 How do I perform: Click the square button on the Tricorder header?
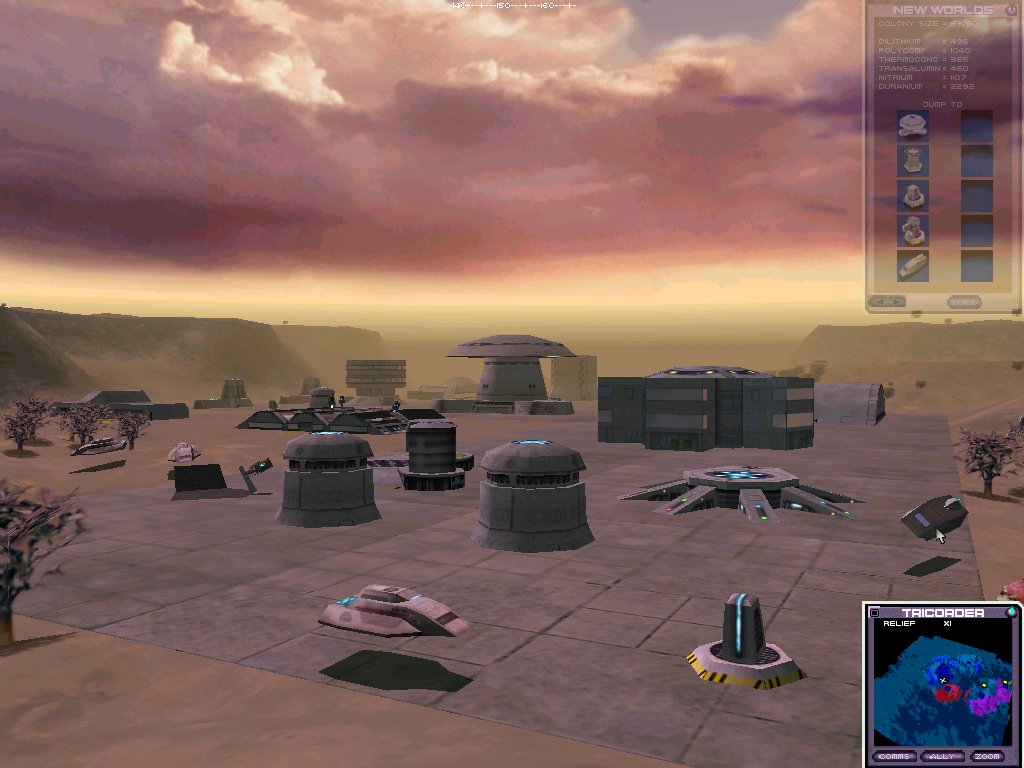point(874,613)
